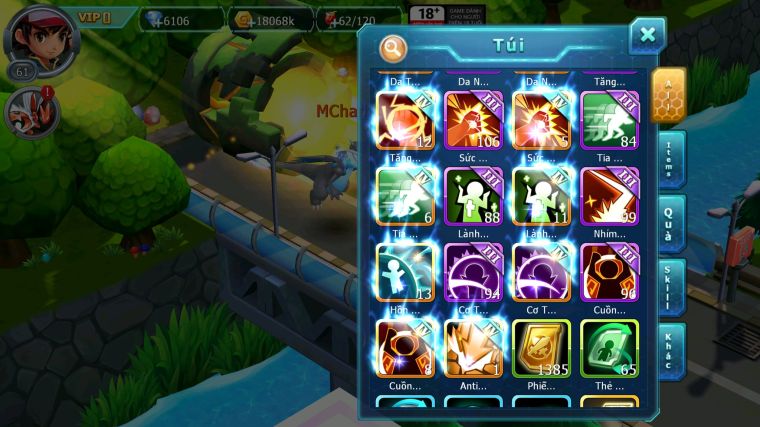Screen dimensions: 760x427
Task: Pick the red Nhím... slash skill item
Action: (x=609, y=196)
